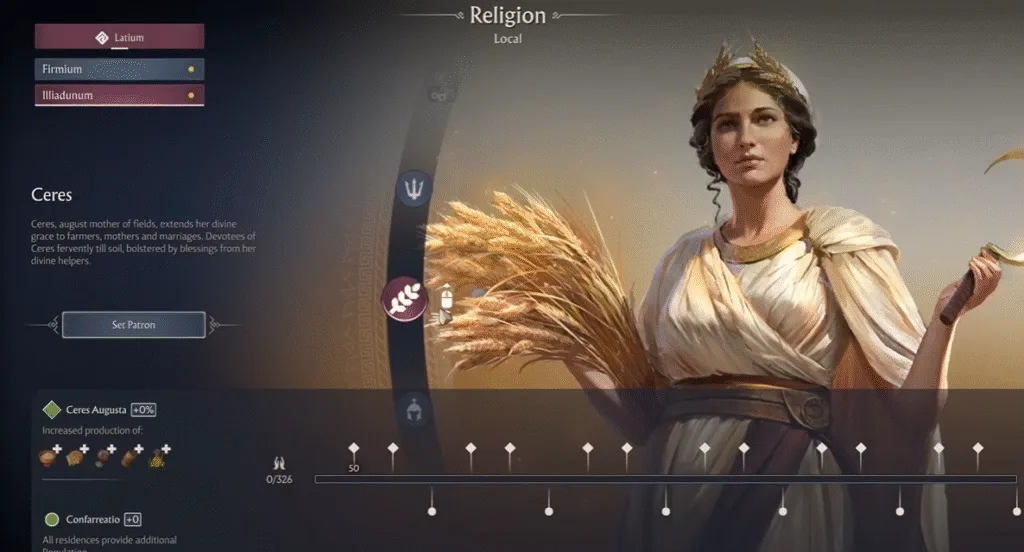The width and height of the screenshot is (1024, 552).
Task: Click the bread production bonus icon
Action: click(75, 458)
